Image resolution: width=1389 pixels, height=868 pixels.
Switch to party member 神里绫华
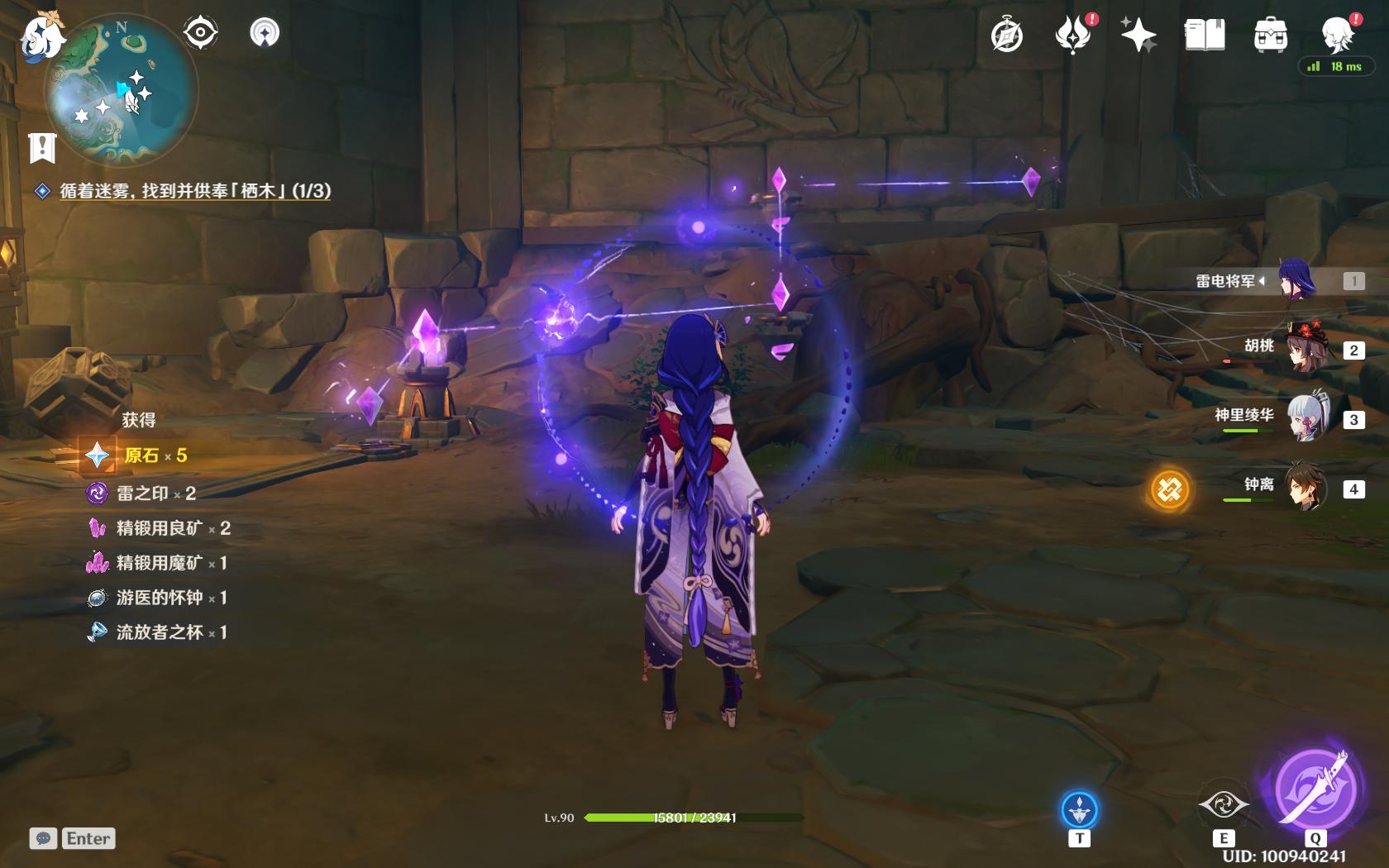tap(1306, 418)
